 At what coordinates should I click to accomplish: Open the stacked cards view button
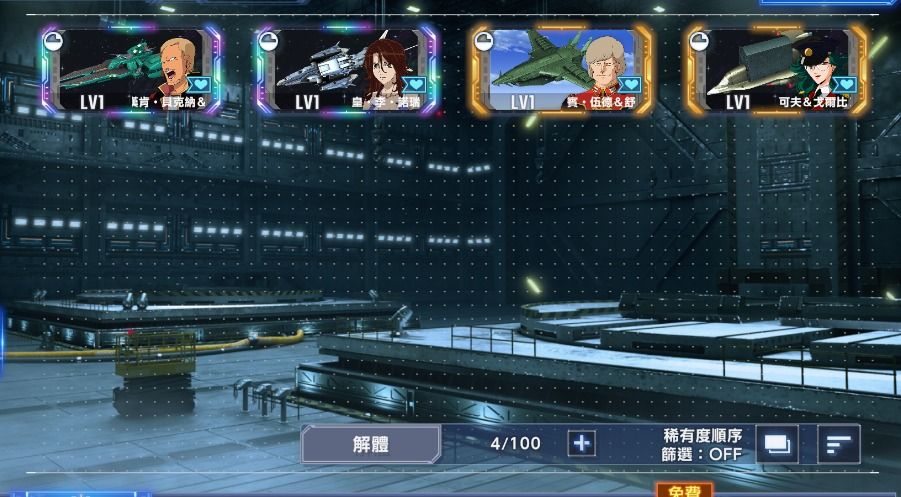pyautogui.click(x=777, y=444)
